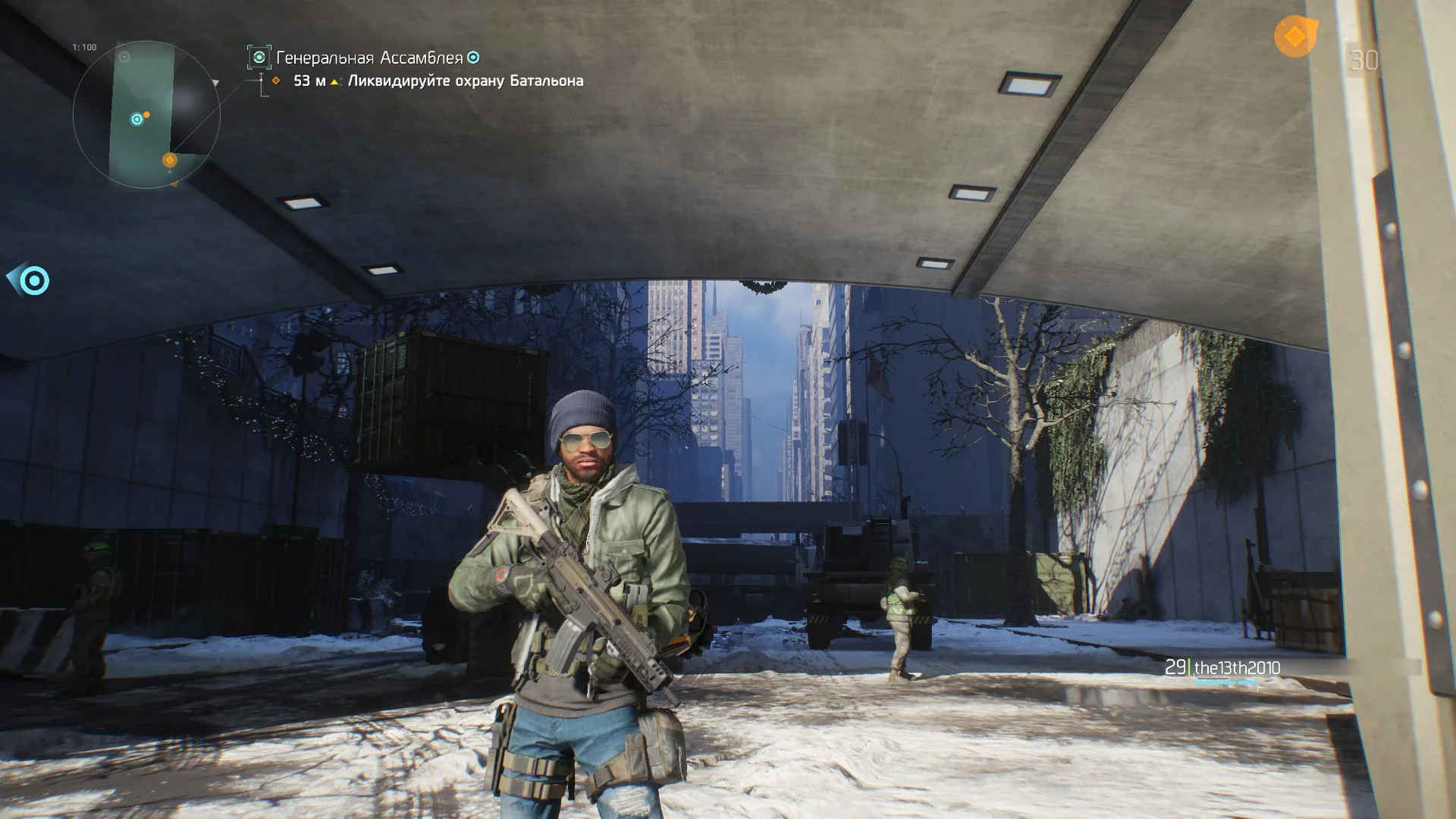Viewport: 1456px width, 819px height.
Task: Click the Ликвидируйте охрану Батальона objective
Action: [x=465, y=81]
